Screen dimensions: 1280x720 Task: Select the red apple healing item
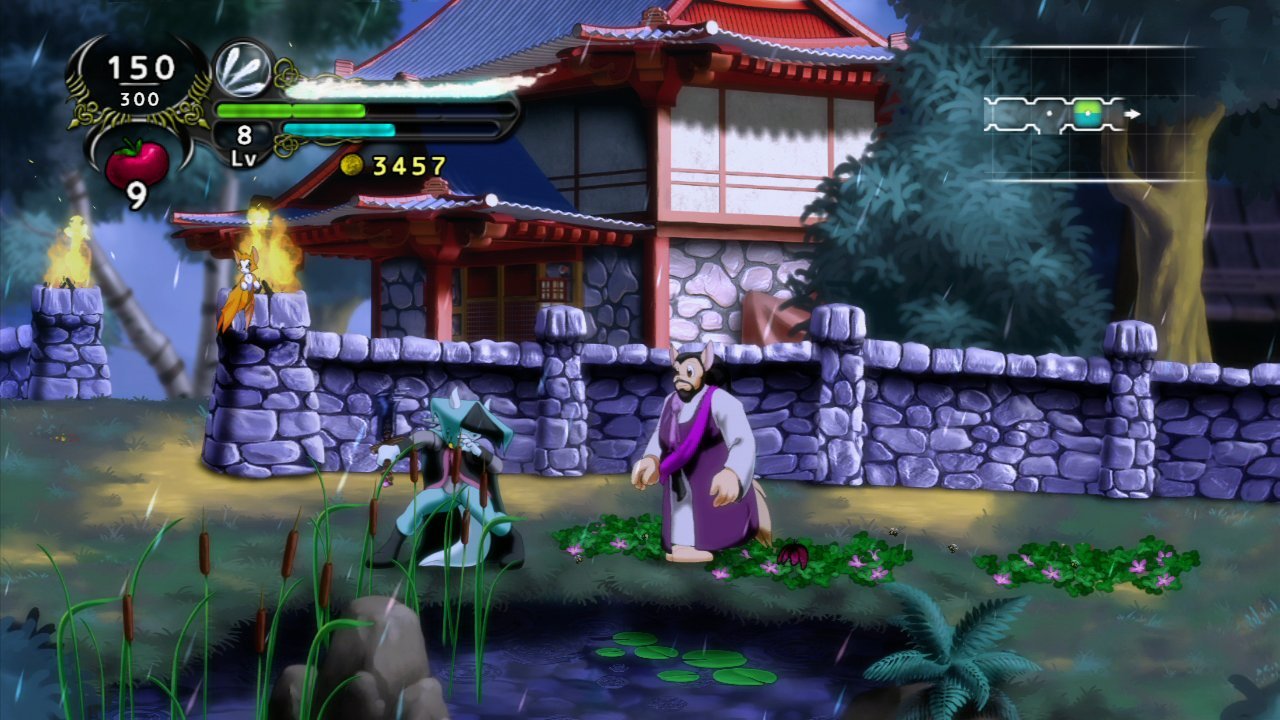click(137, 163)
